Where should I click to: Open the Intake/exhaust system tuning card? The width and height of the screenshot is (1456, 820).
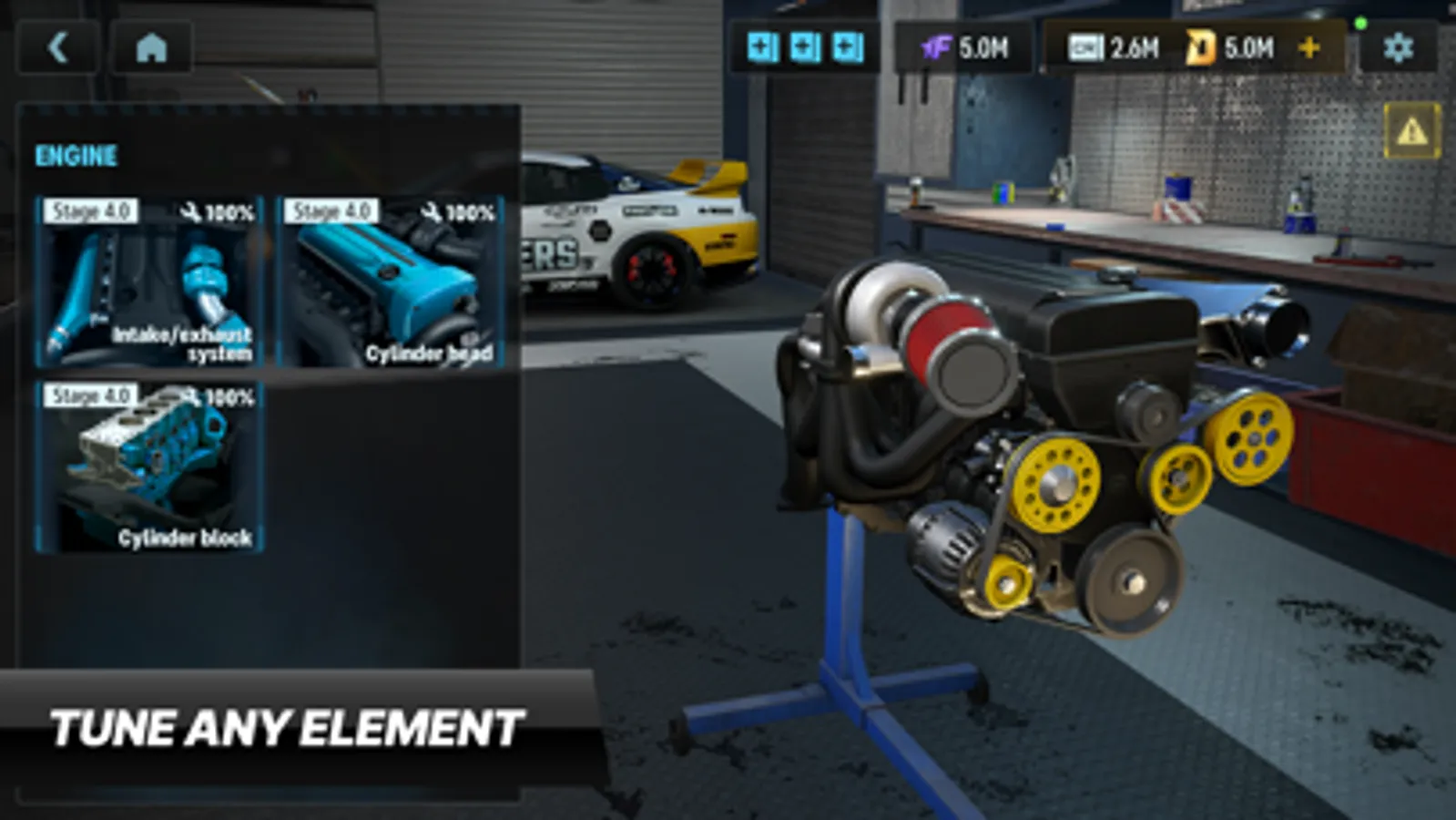pyautogui.click(x=148, y=282)
